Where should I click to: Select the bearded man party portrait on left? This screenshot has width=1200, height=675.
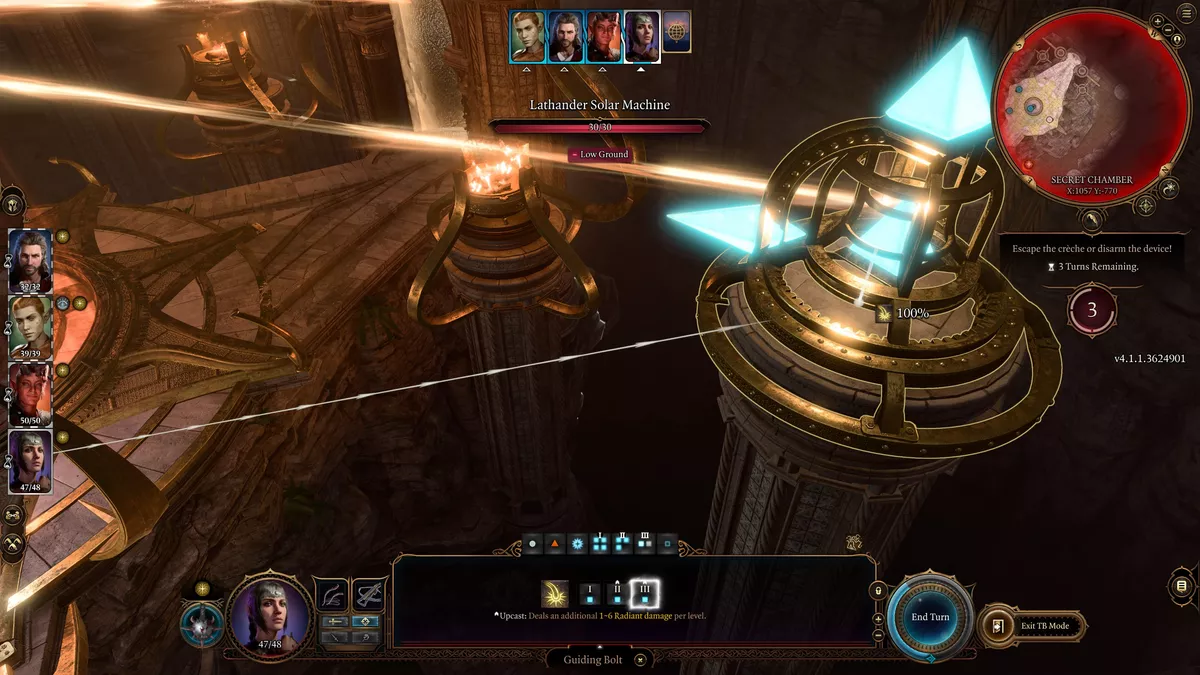pos(30,258)
